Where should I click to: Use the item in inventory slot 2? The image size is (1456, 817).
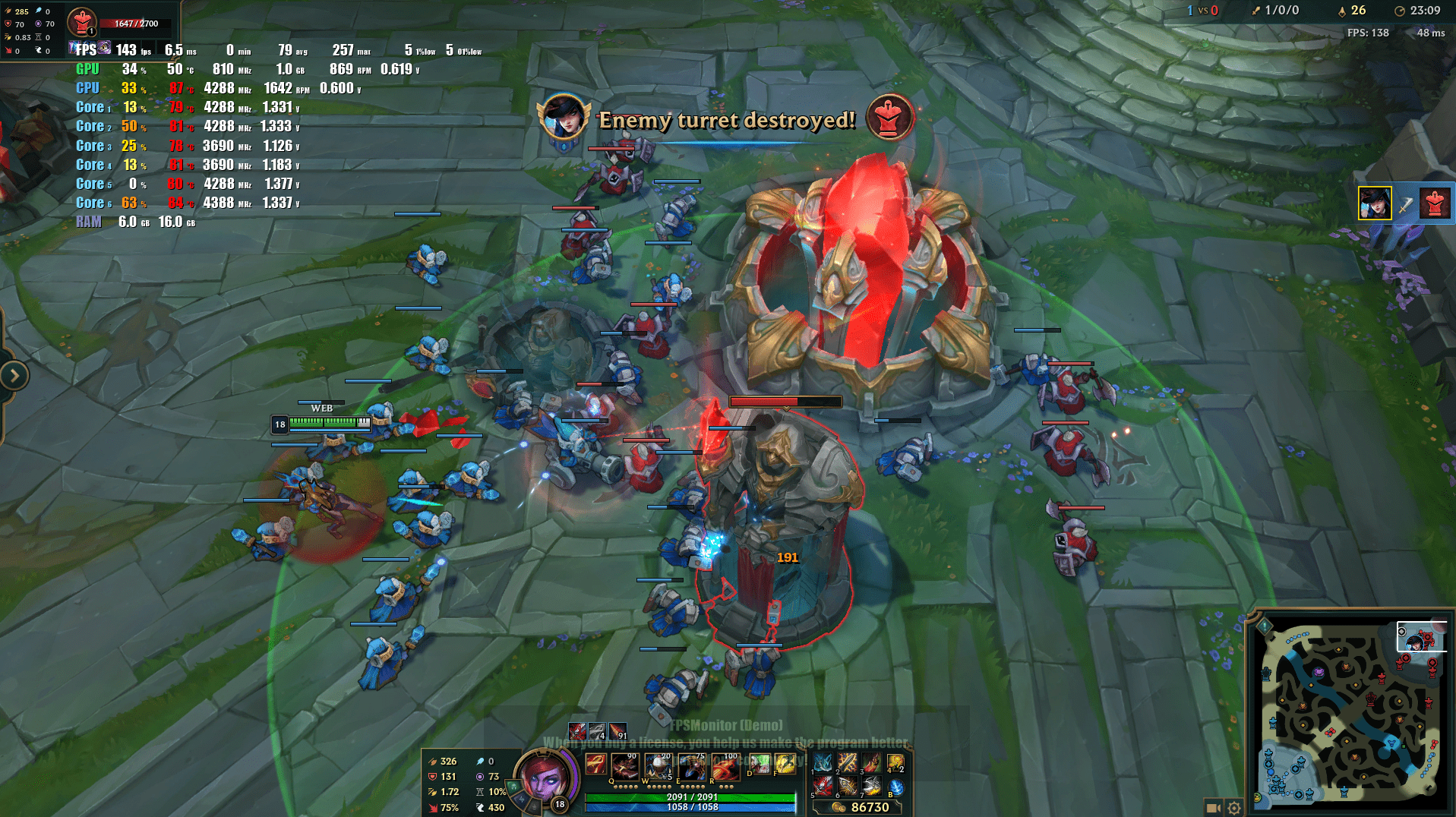(x=848, y=762)
